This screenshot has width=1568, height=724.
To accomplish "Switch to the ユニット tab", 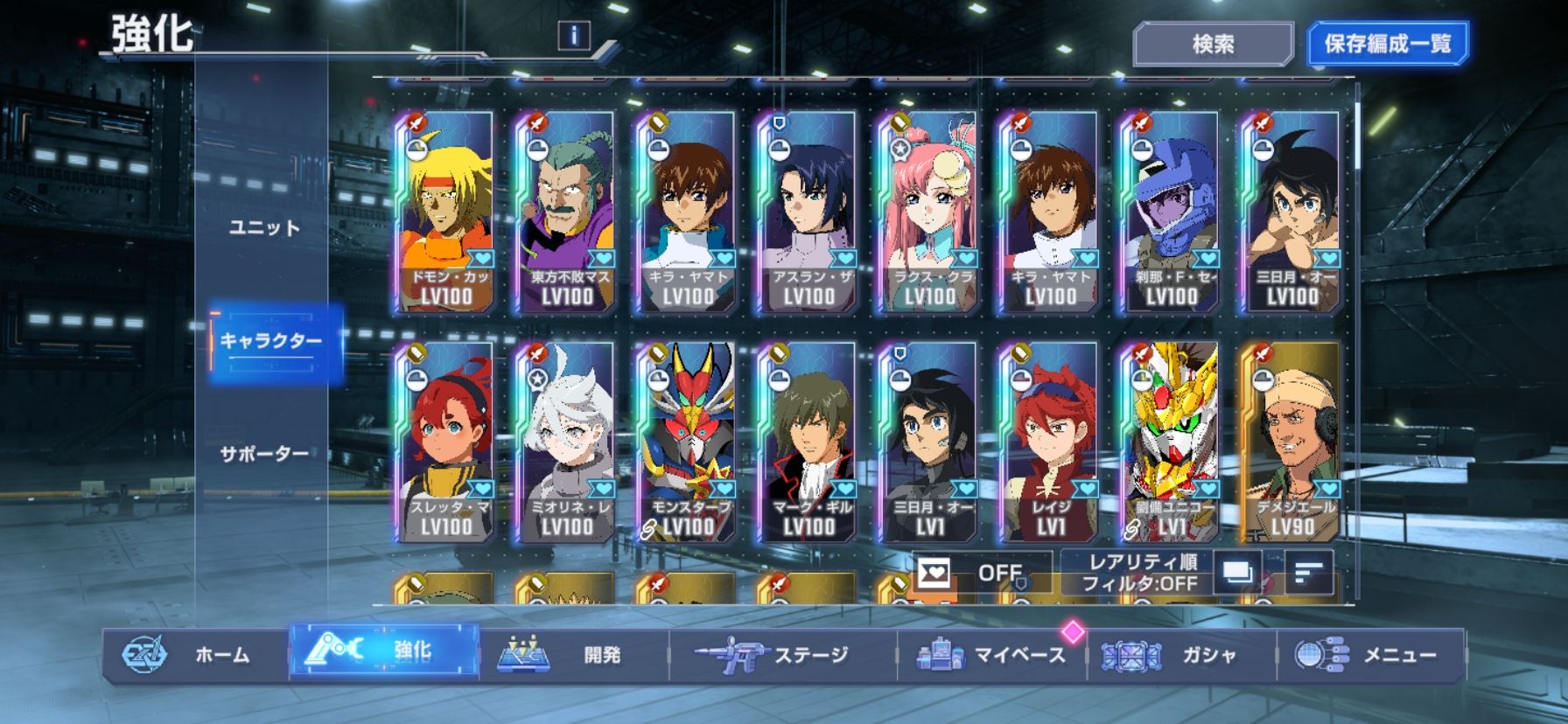I will click(264, 227).
